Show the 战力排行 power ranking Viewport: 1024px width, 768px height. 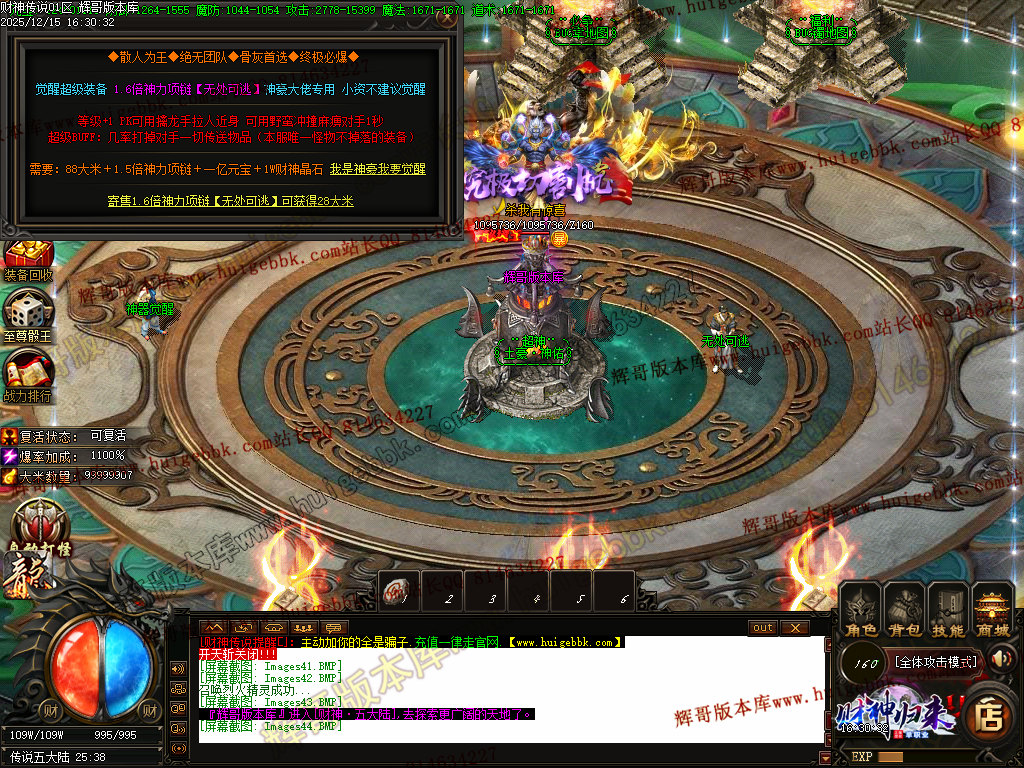[x=27, y=376]
